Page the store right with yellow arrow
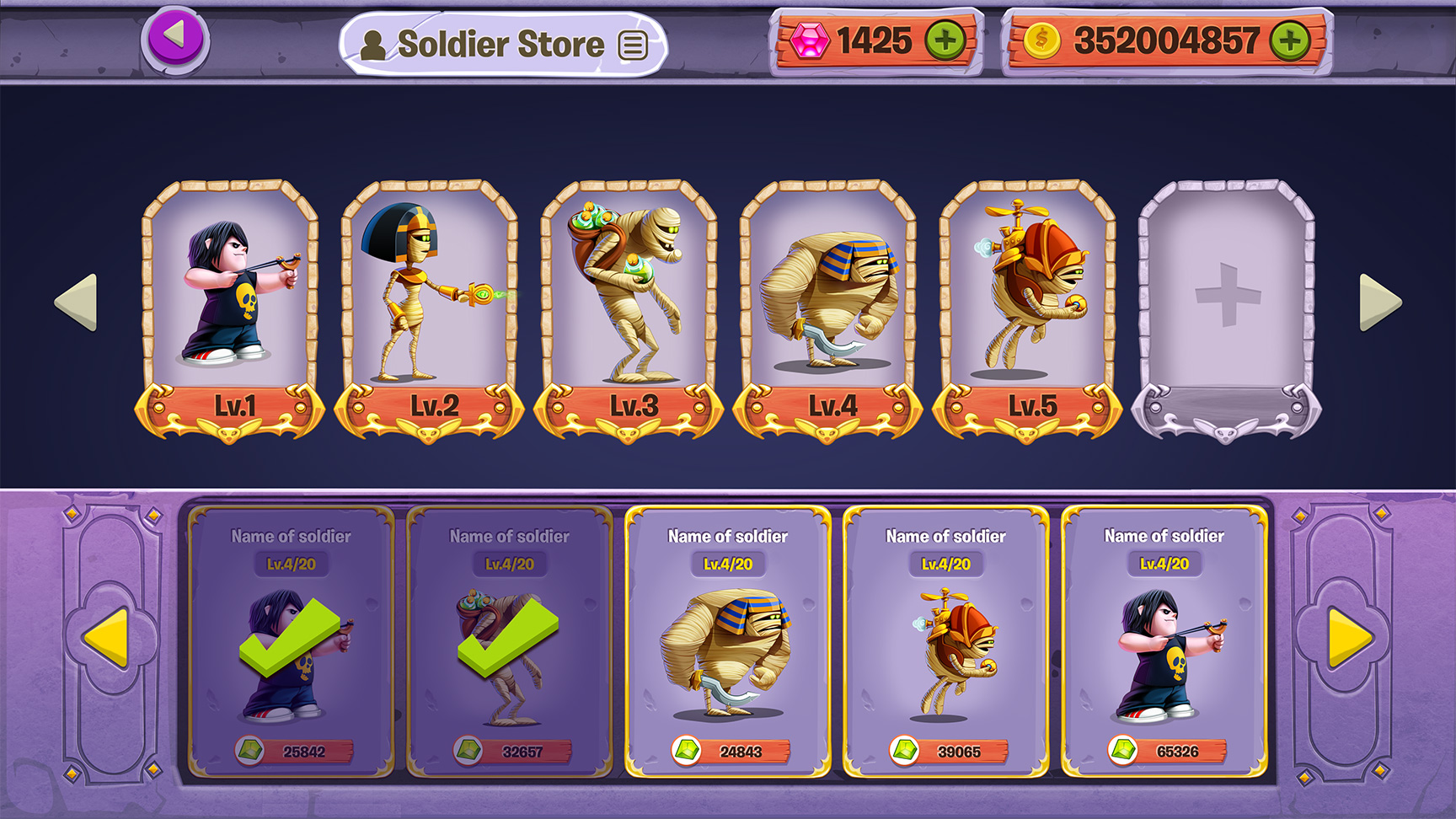This screenshot has width=1456, height=819. point(1350,637)
